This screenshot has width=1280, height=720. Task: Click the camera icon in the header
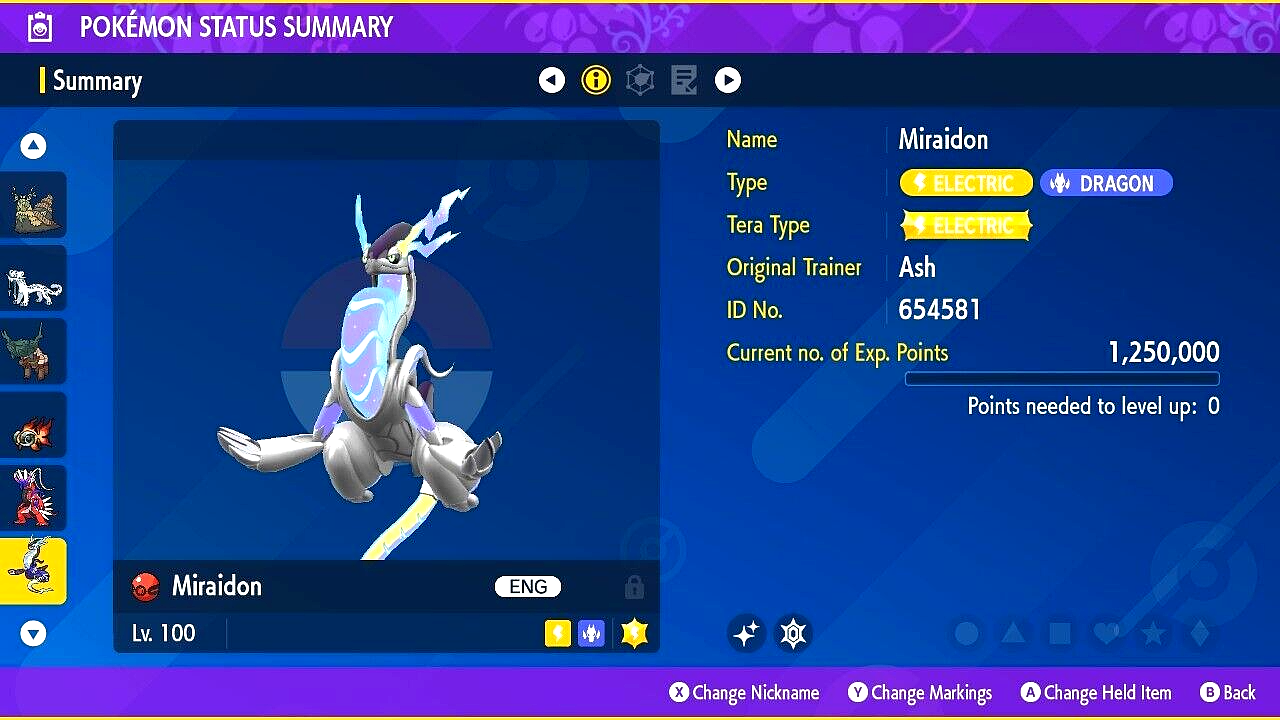pyautogui.click(x=38, y=26)
